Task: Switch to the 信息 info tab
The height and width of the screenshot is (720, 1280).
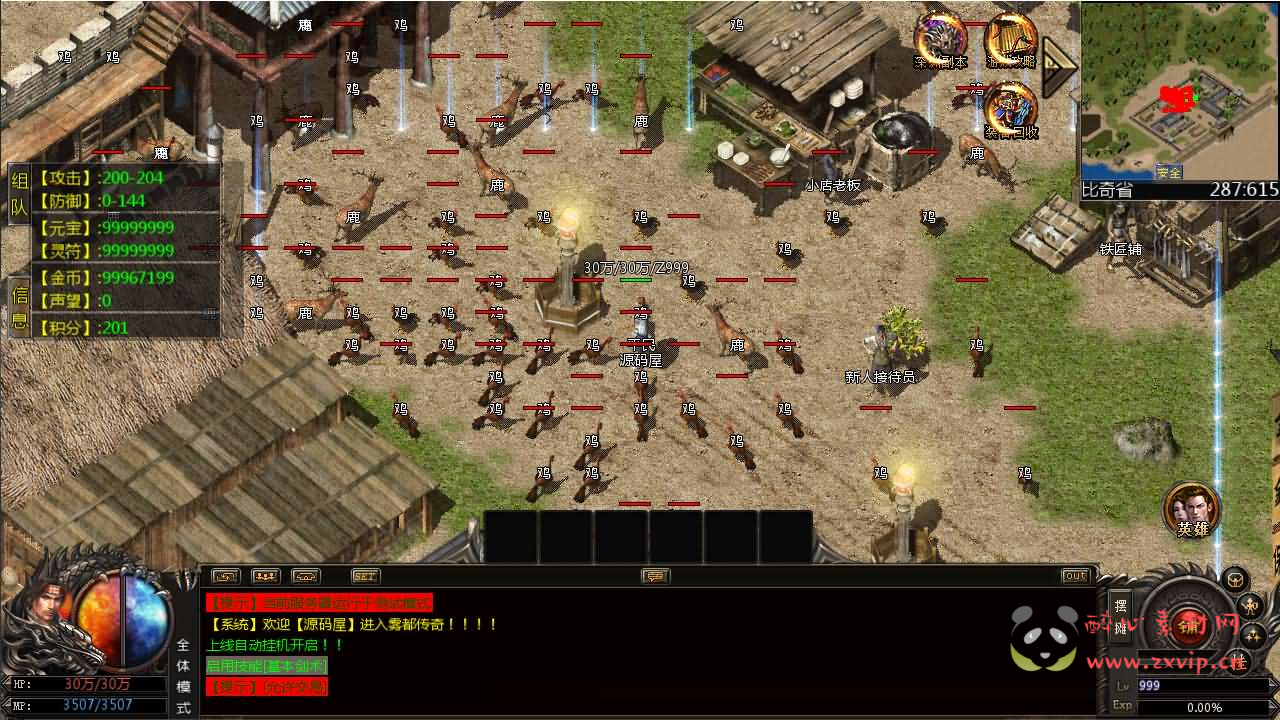Action: pyautogui.click(x=19, y=307)
